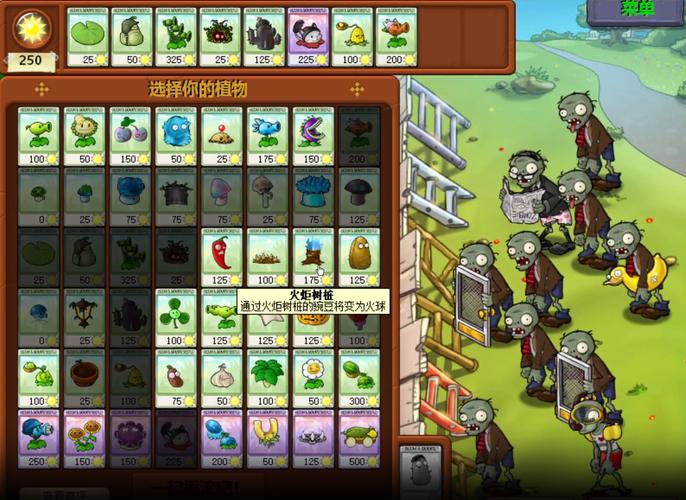Choose the Garlic seed card

click(222, 377)
